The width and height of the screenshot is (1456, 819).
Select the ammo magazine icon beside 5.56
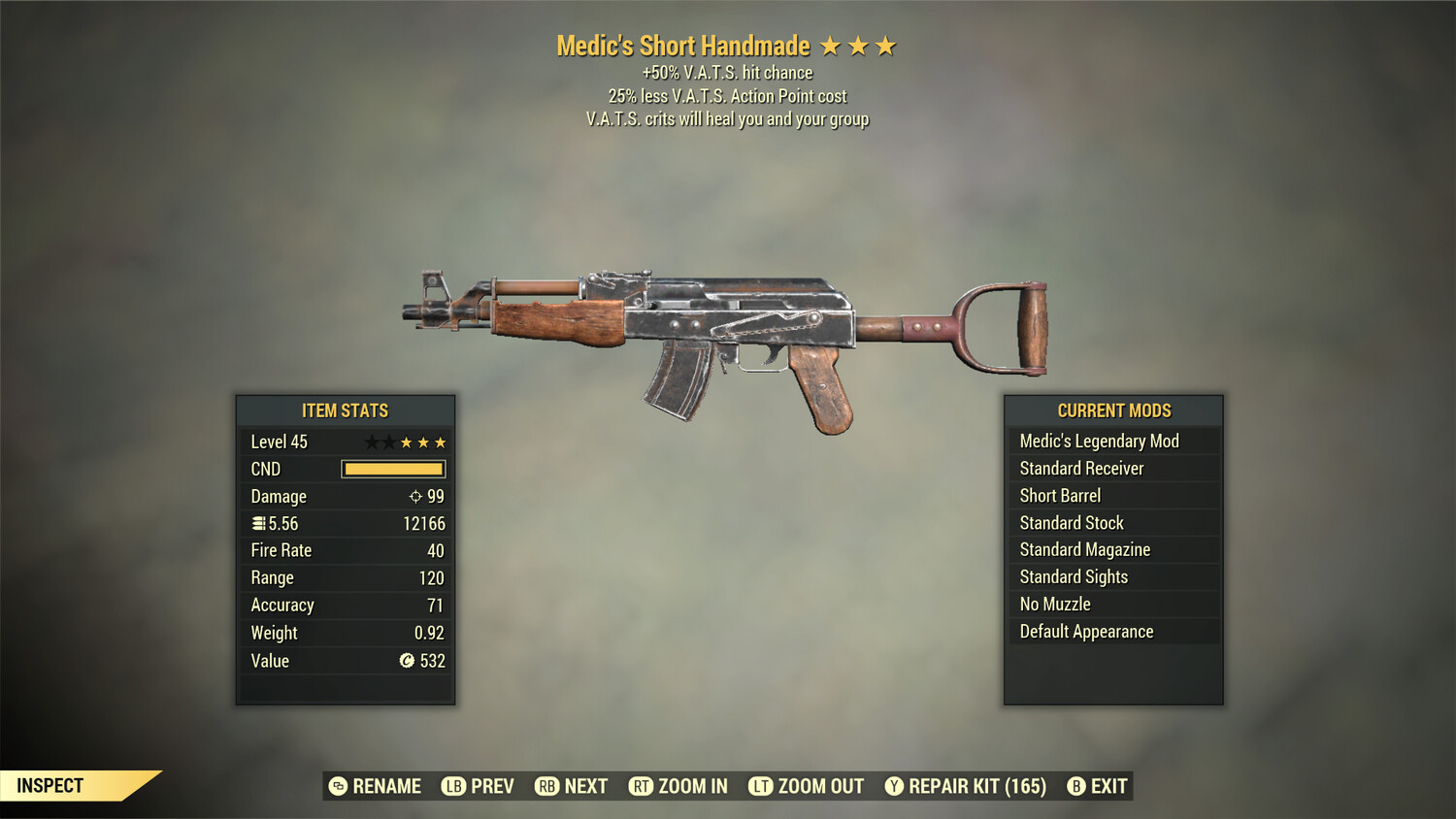[x=257, y=523]
